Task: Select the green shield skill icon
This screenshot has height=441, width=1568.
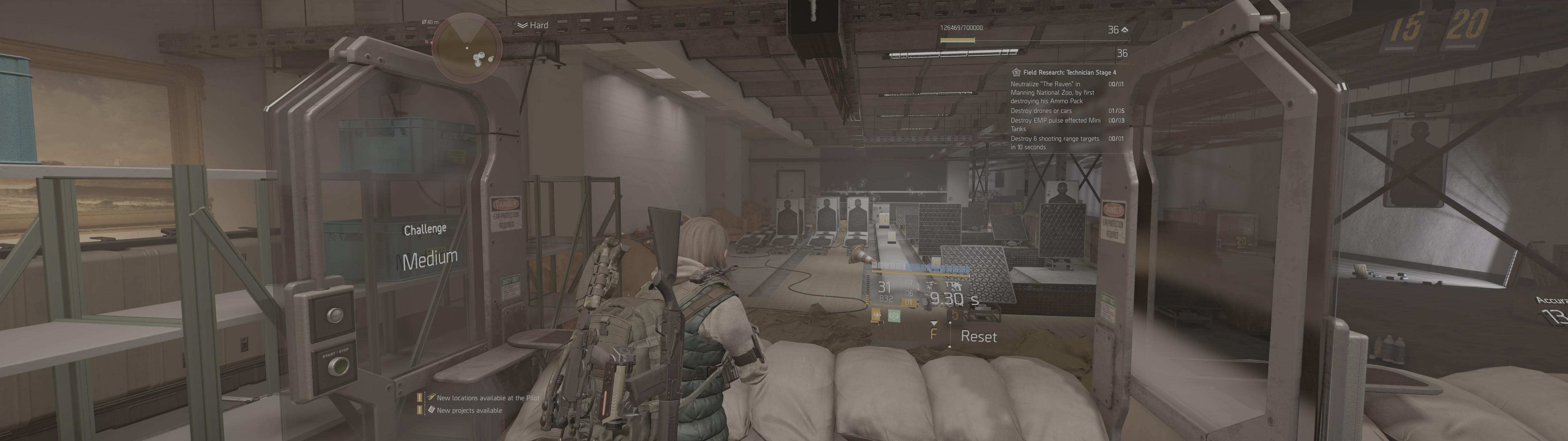Action: [894, 315]
